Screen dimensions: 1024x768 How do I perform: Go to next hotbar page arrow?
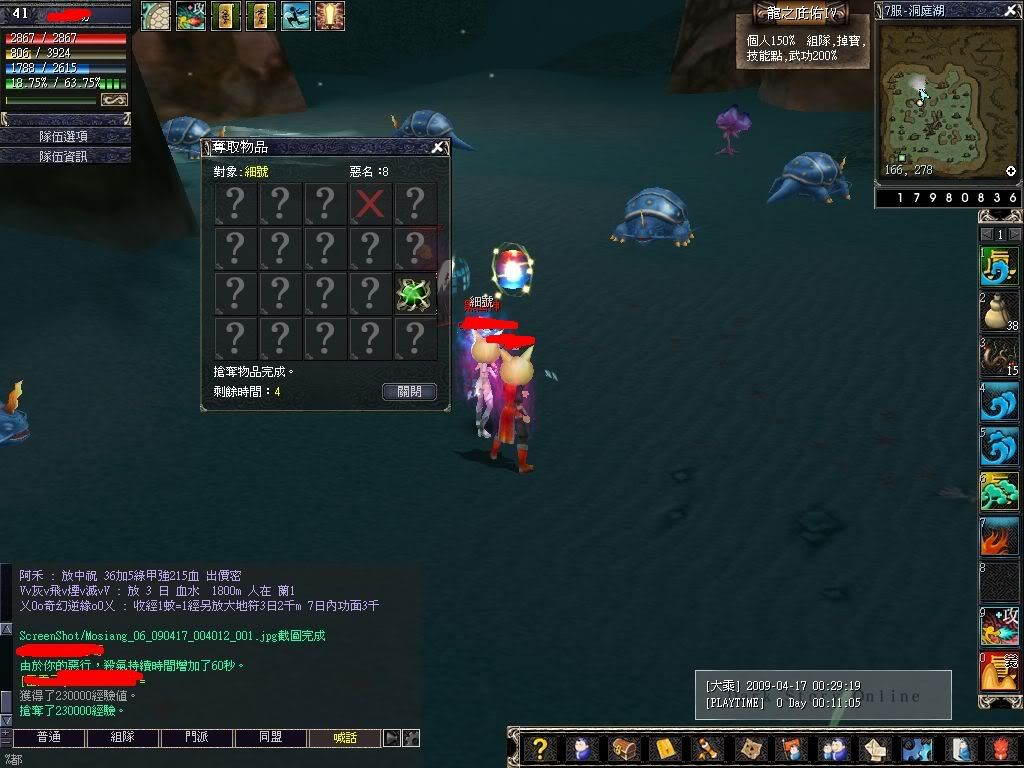1014,234
